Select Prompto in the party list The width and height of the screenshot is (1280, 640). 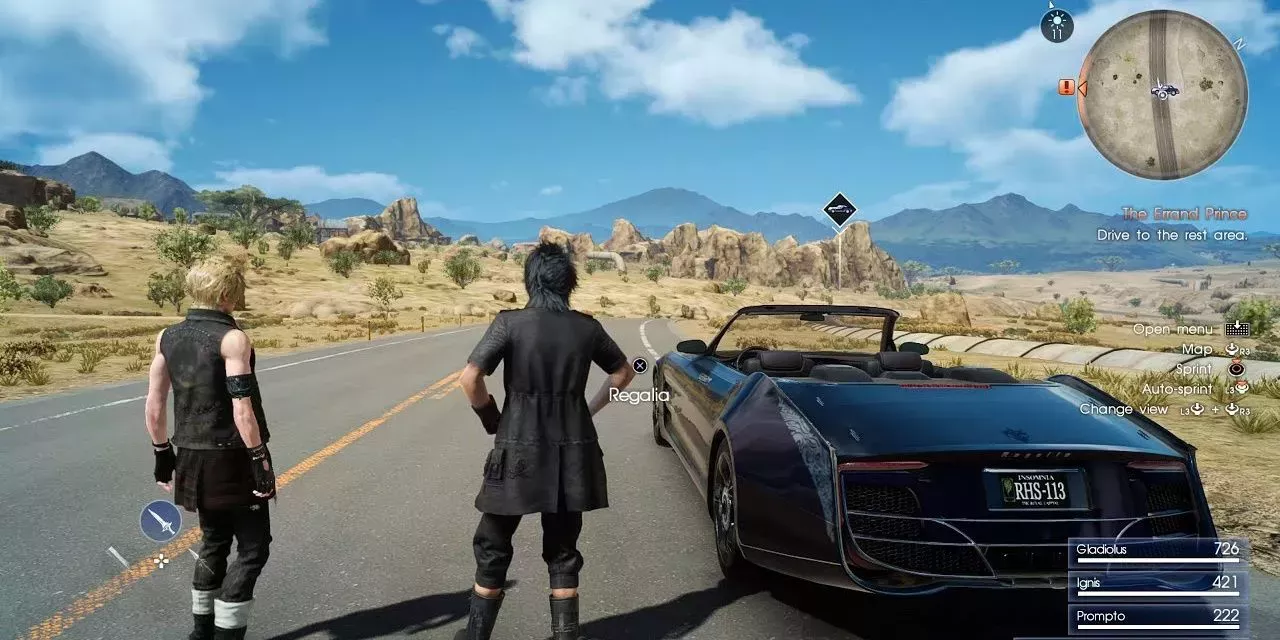pyautogui.click(x=1157, y=617)
